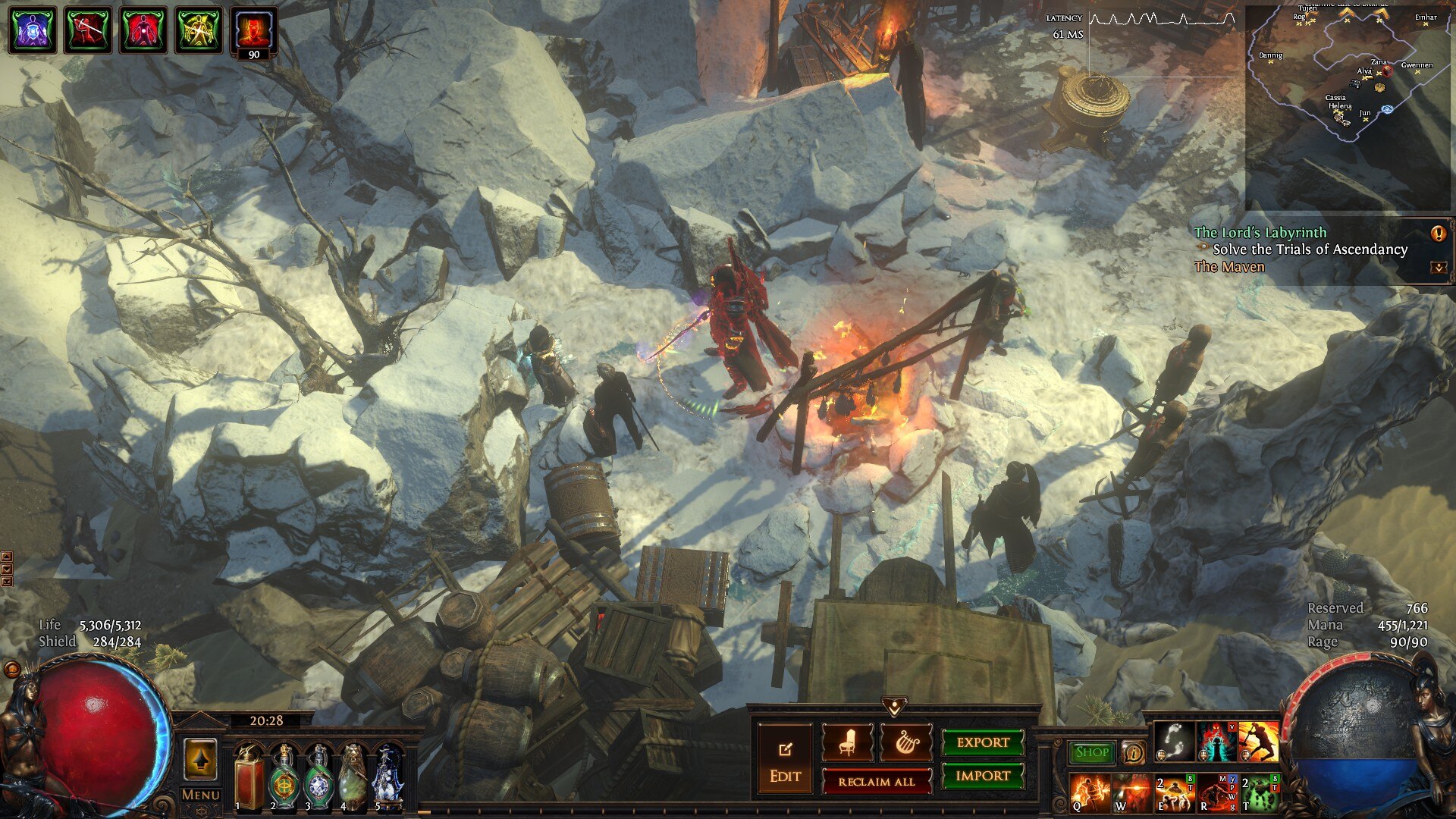Import a hideout layout
The height and width of the screenshot is (819, 1456).
(x=982, y=776)
